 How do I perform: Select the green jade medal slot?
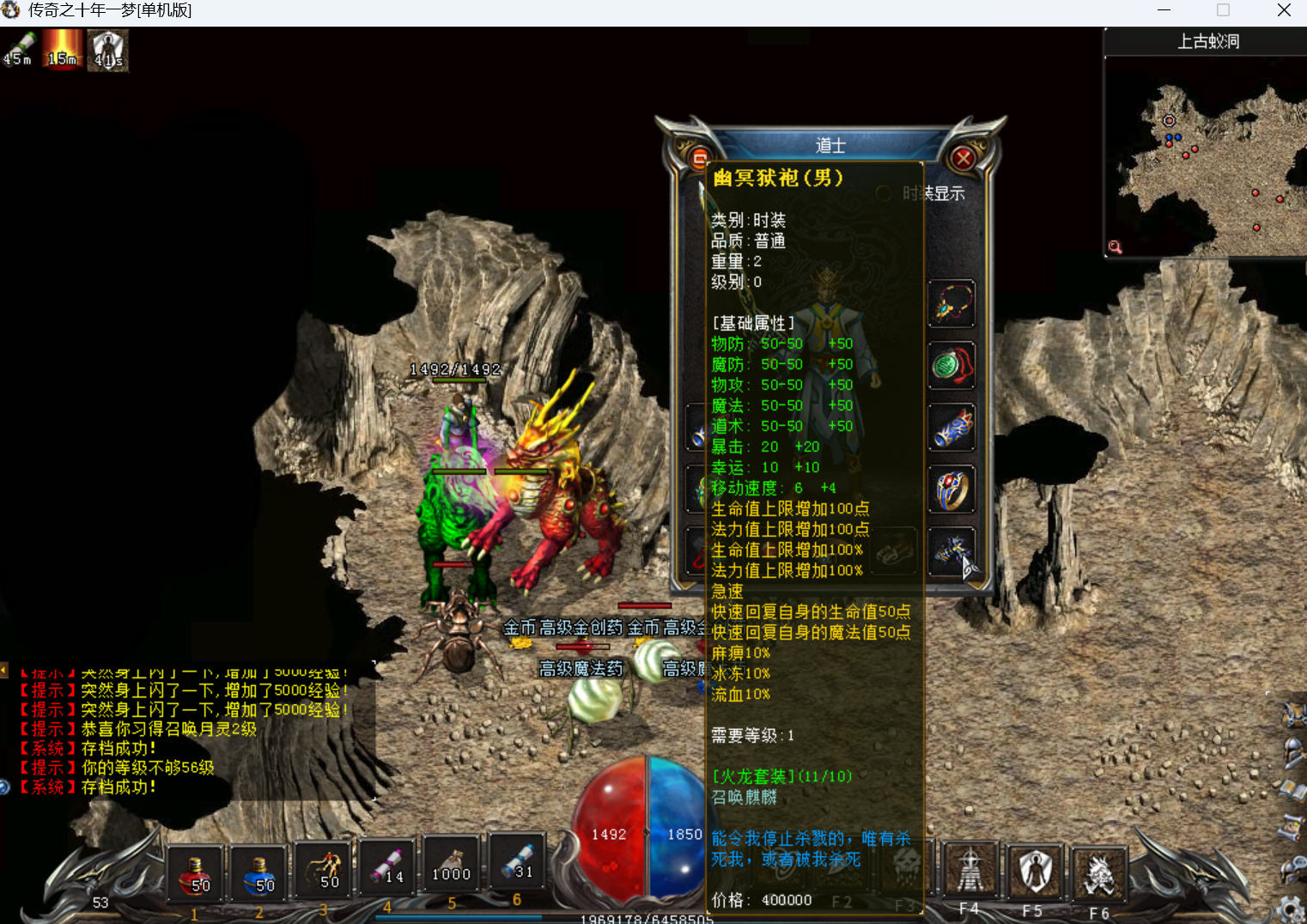click(x=951, y=366)
